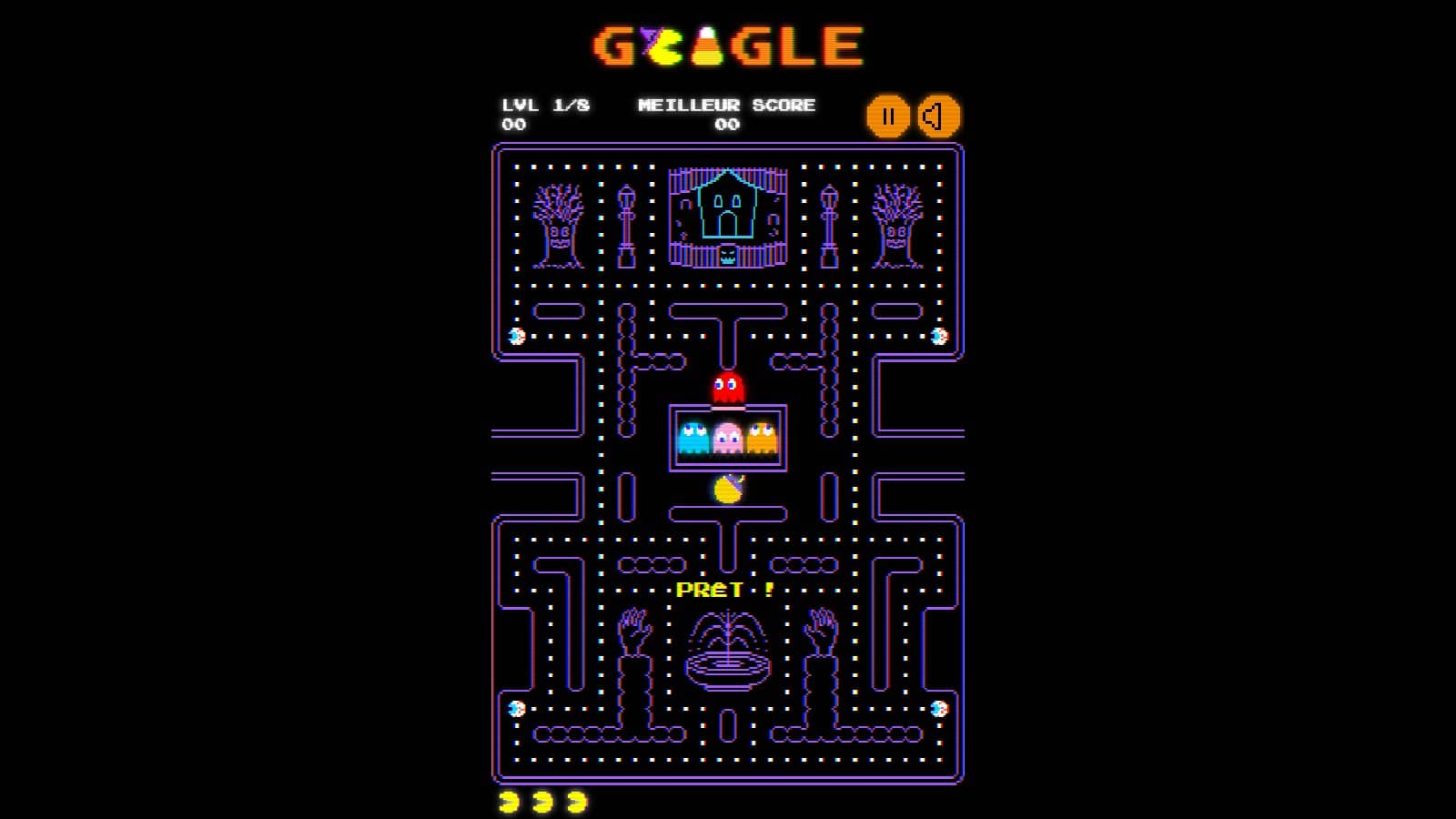Click the power pellet eye in the top-left corner
Viewport: 1456px width, 819px height.
pos(516,337)
